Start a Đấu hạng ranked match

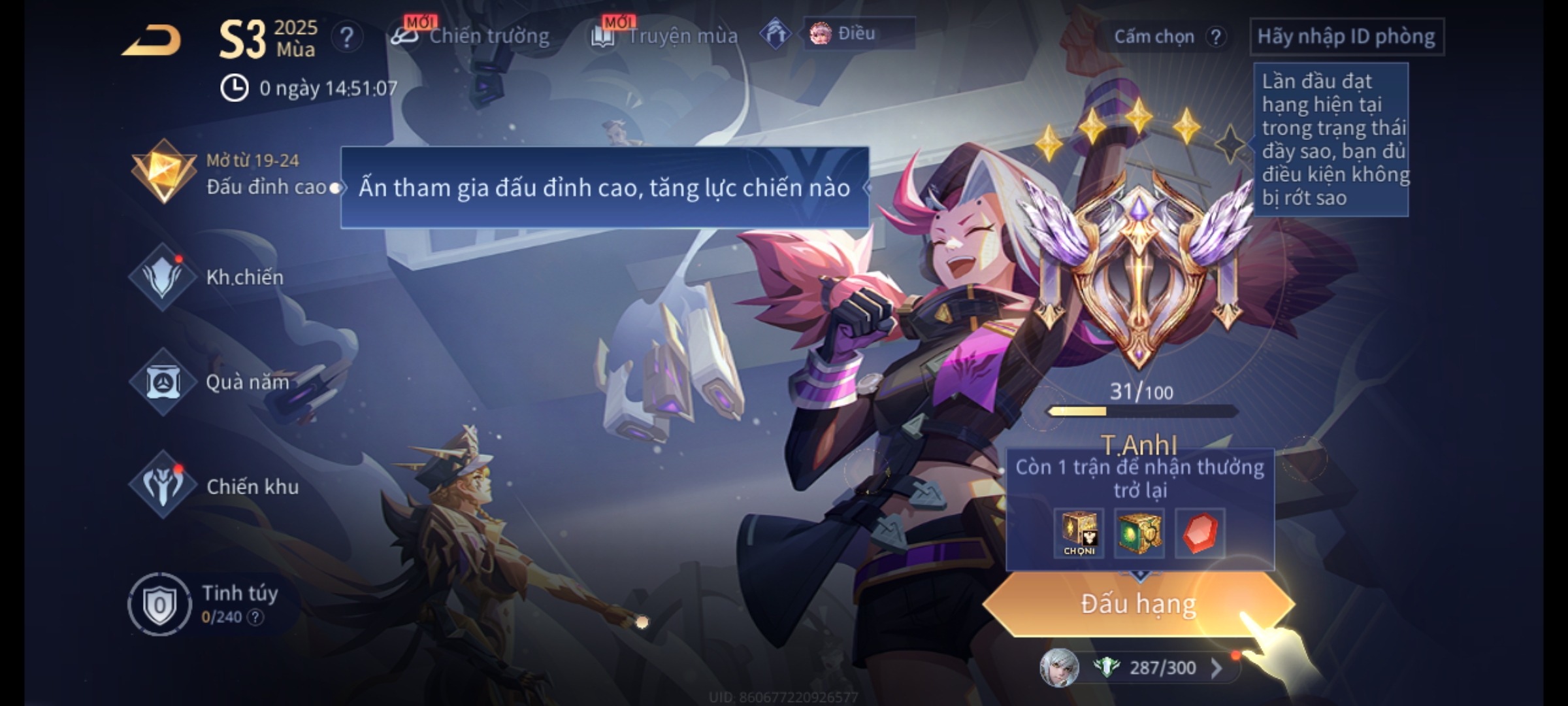(1138, 604)
